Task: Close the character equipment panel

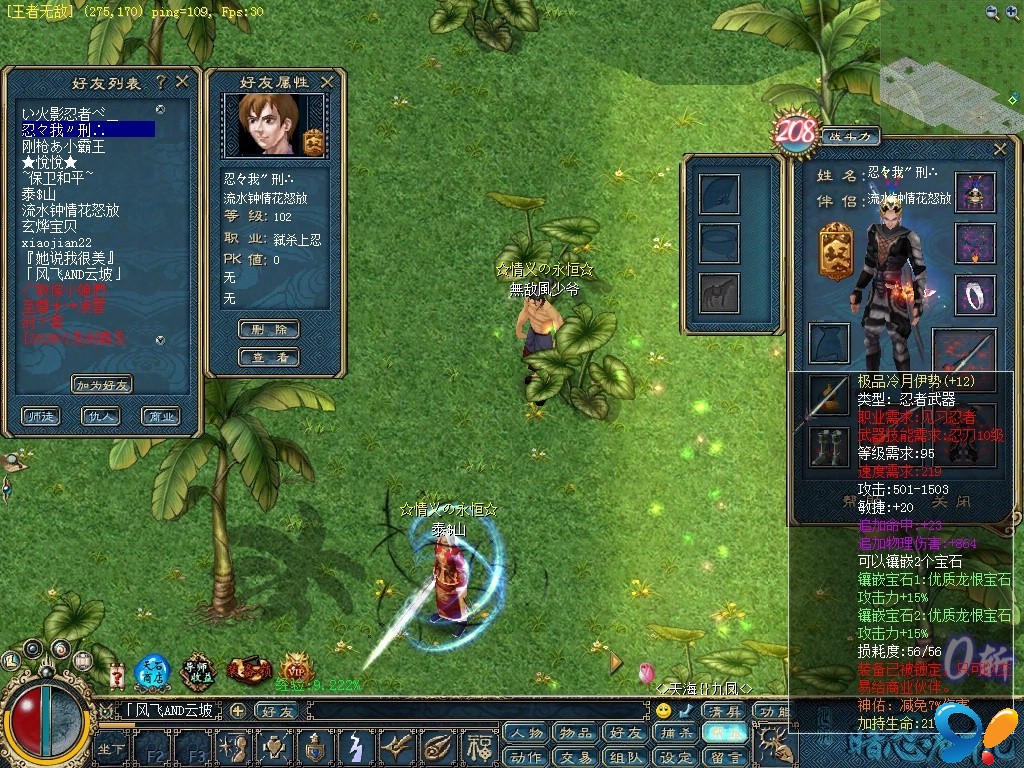Action: 1000,149
